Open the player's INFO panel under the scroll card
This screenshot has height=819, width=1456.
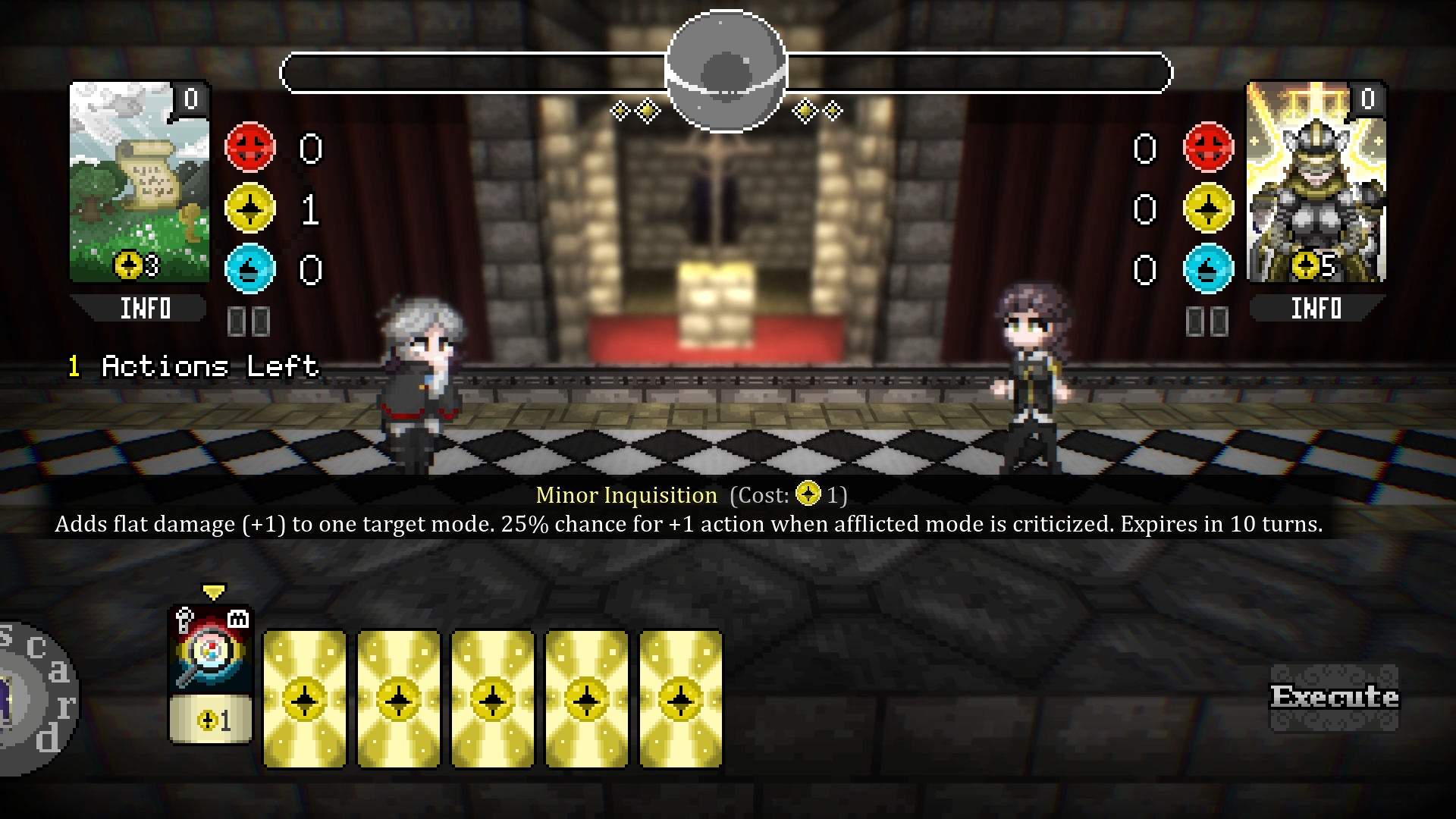(x=143, y=309)
